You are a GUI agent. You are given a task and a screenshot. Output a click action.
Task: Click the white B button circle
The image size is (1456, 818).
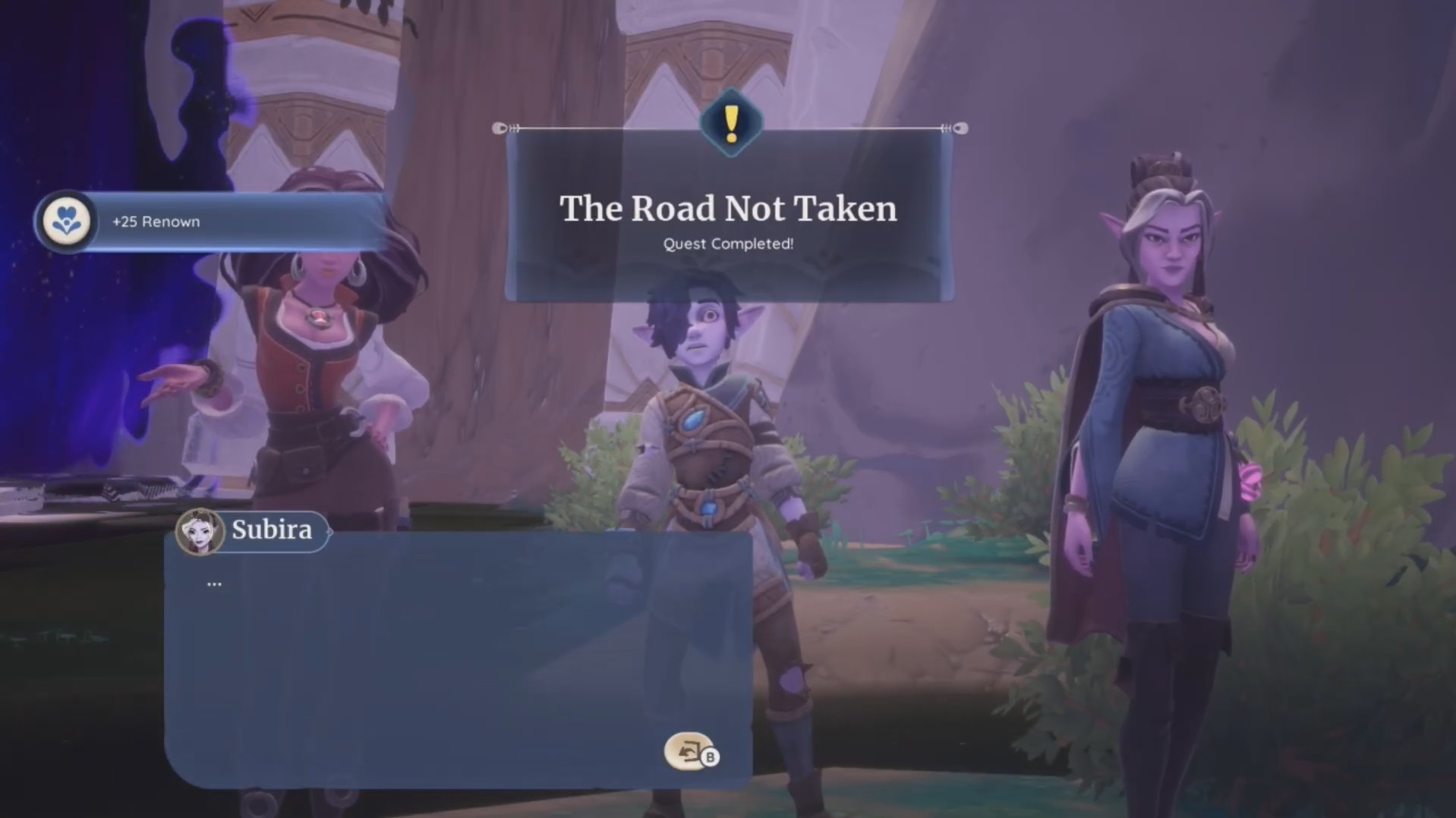tap(711, 756)
